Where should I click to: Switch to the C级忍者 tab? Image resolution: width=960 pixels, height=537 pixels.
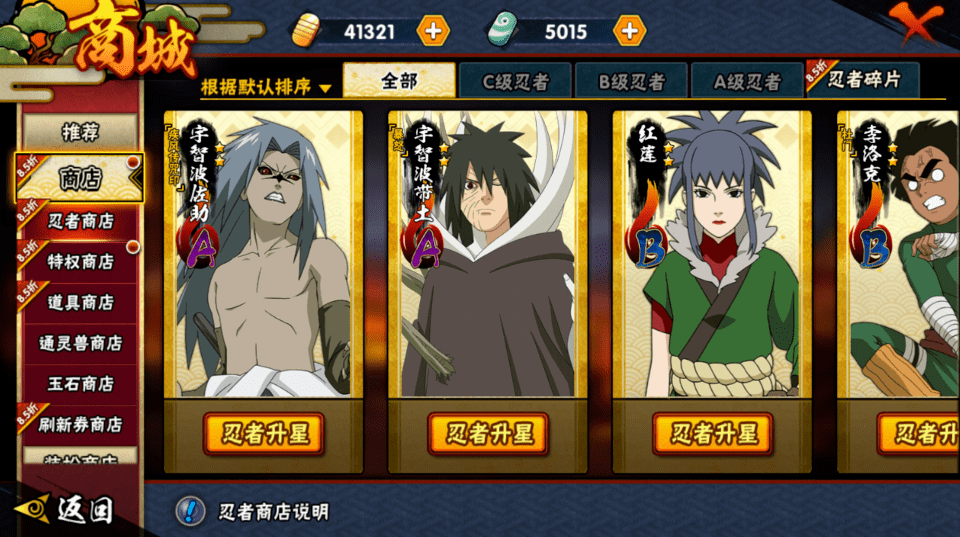[515, 82]
